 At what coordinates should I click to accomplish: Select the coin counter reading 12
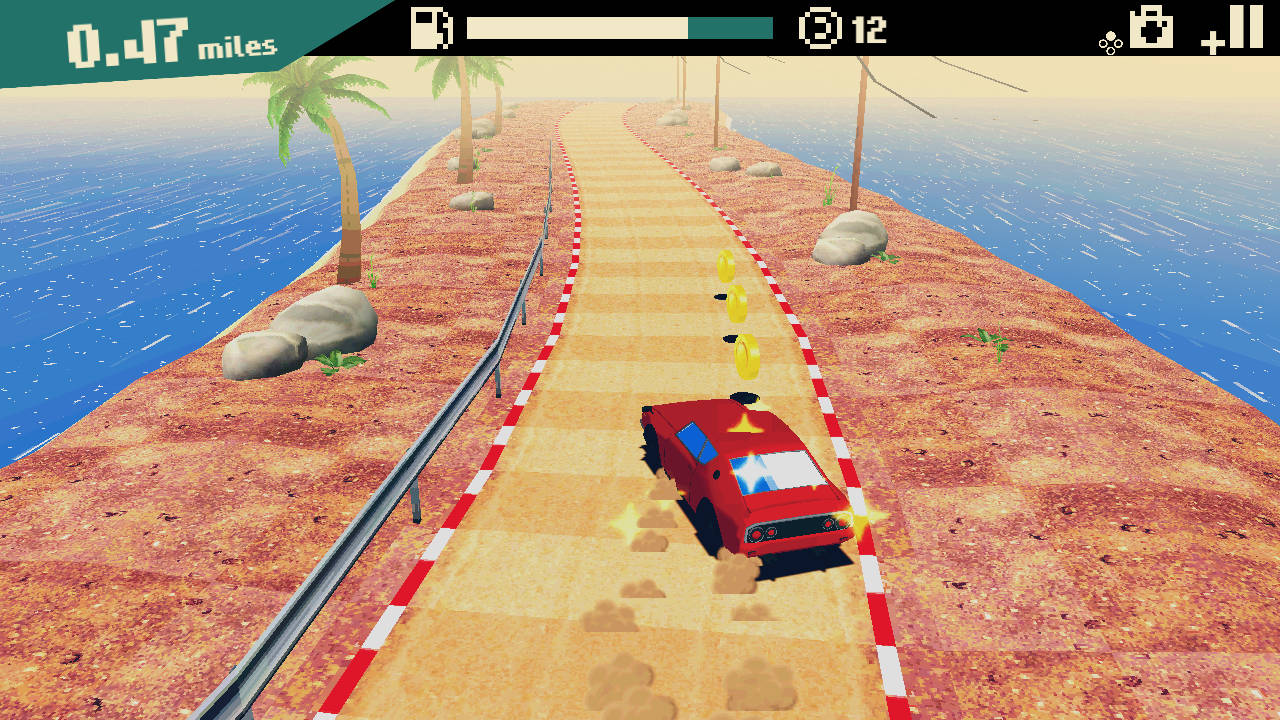(x=859, y=30)
